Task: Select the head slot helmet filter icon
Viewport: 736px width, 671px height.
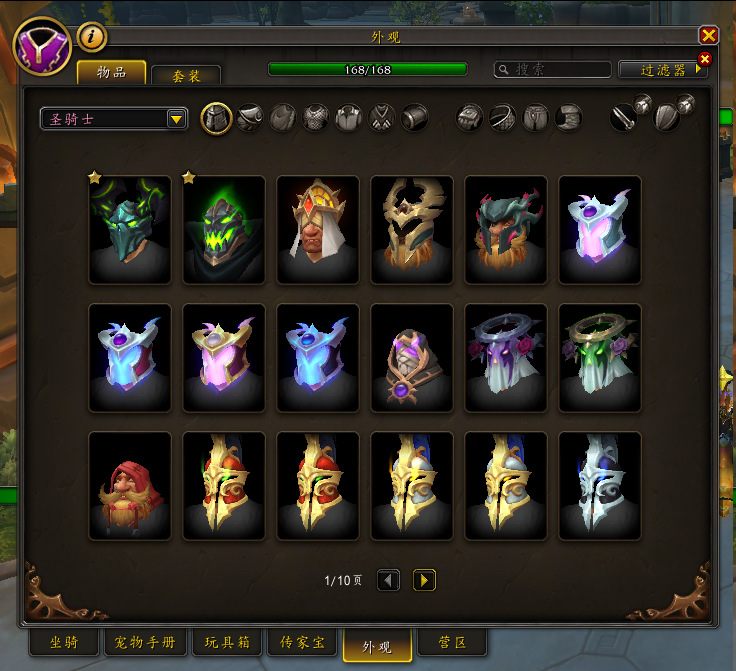Action: point(217,118)
